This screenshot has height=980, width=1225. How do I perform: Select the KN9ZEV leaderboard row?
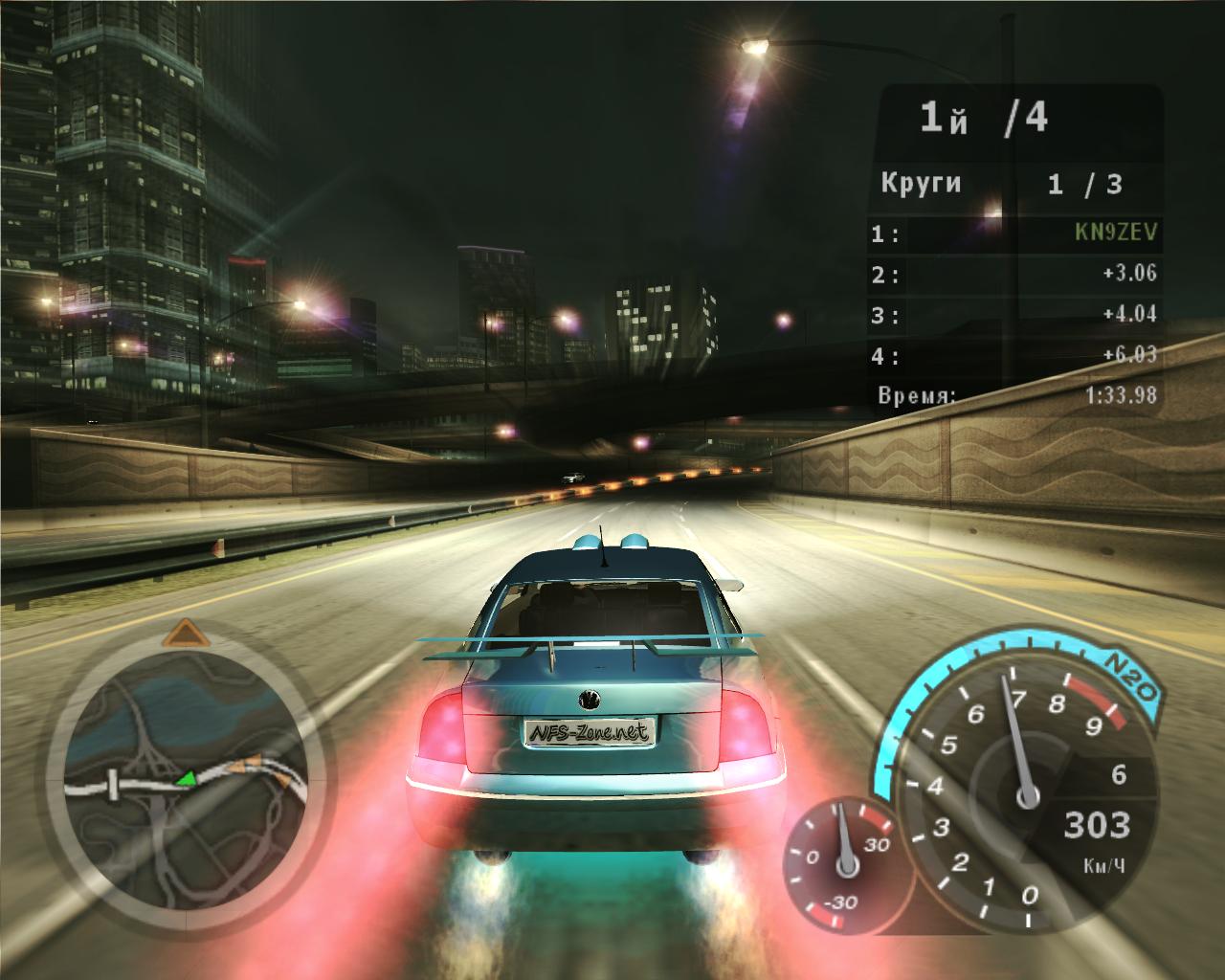click(x=1015, y=233)
